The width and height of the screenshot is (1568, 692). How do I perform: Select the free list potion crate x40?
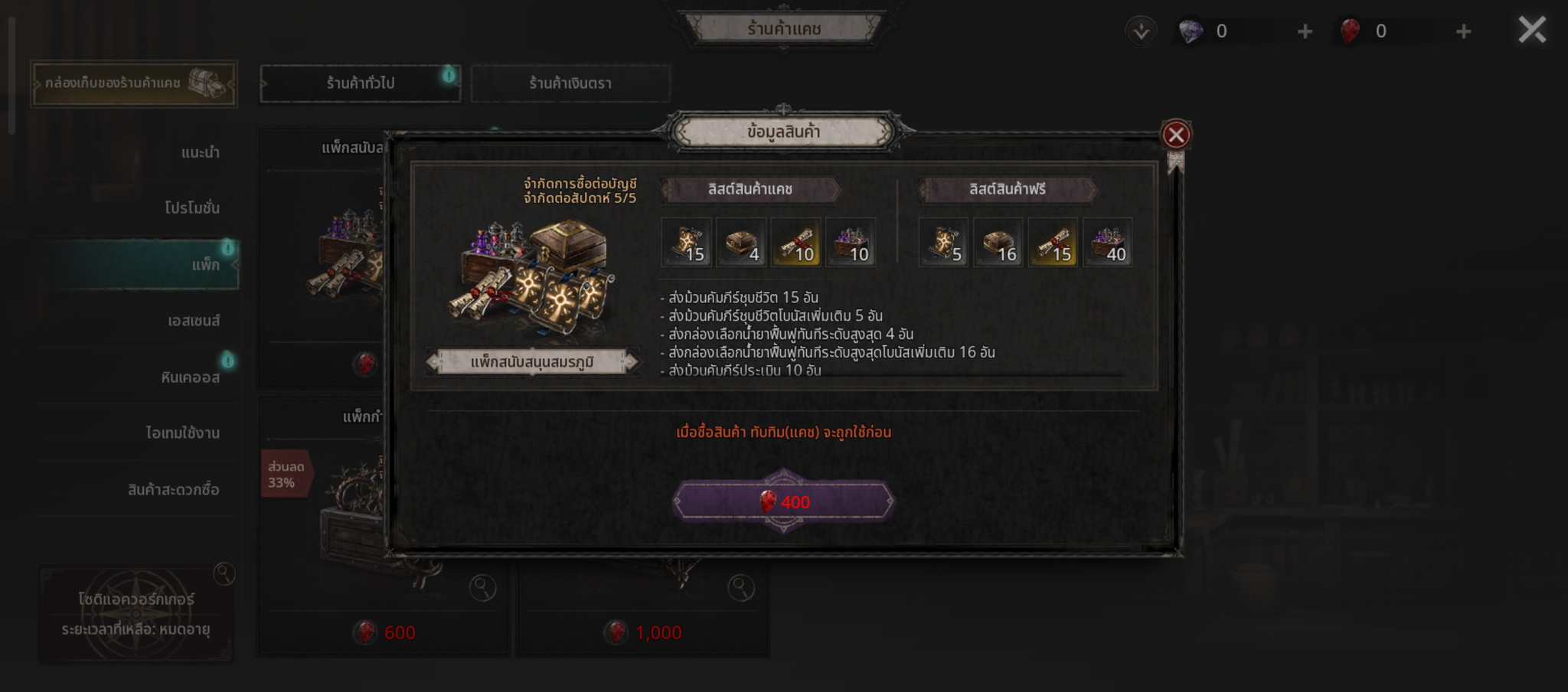click(x=1107, y=243)
